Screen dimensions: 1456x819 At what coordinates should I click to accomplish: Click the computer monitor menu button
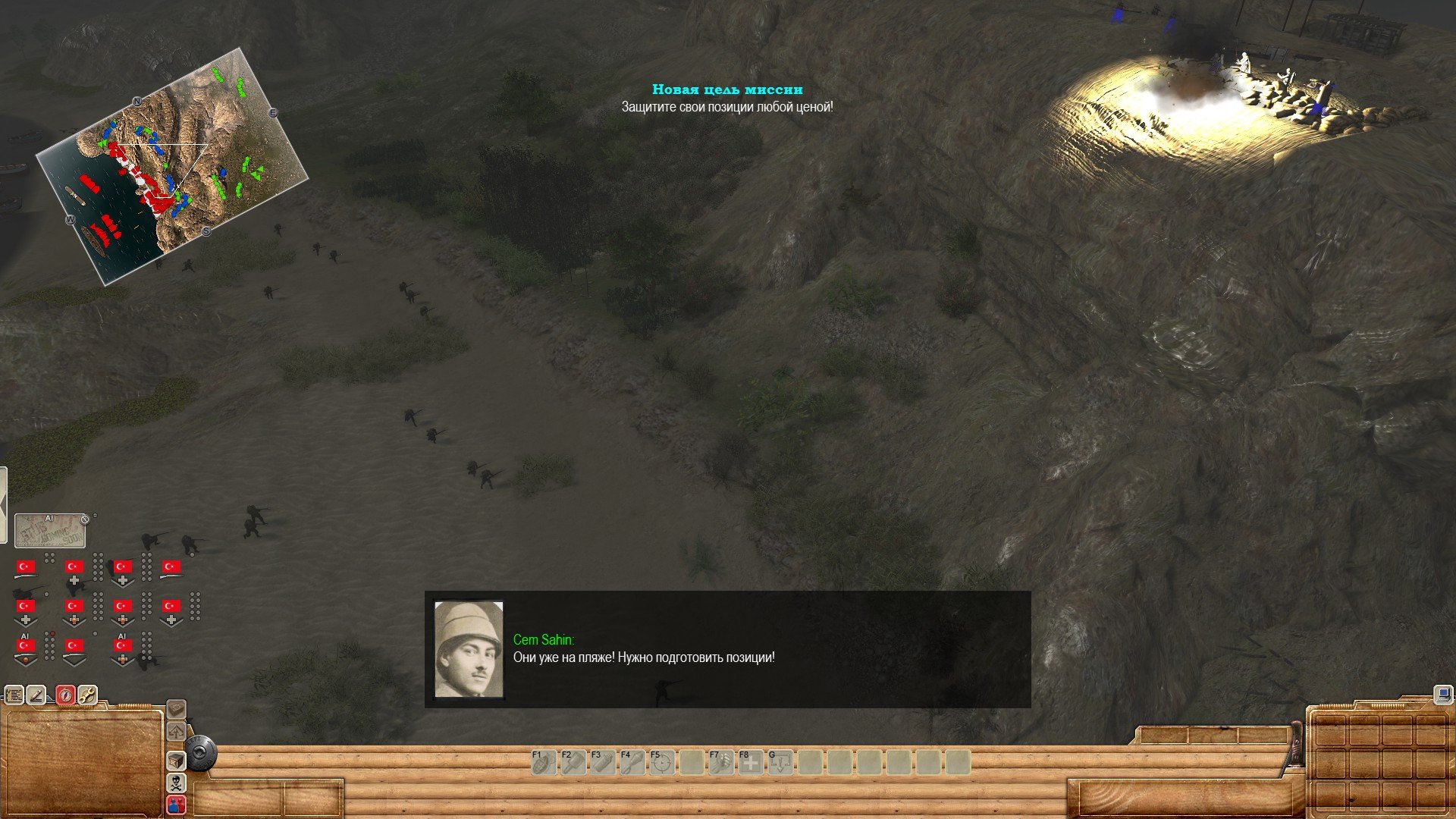1442,694
